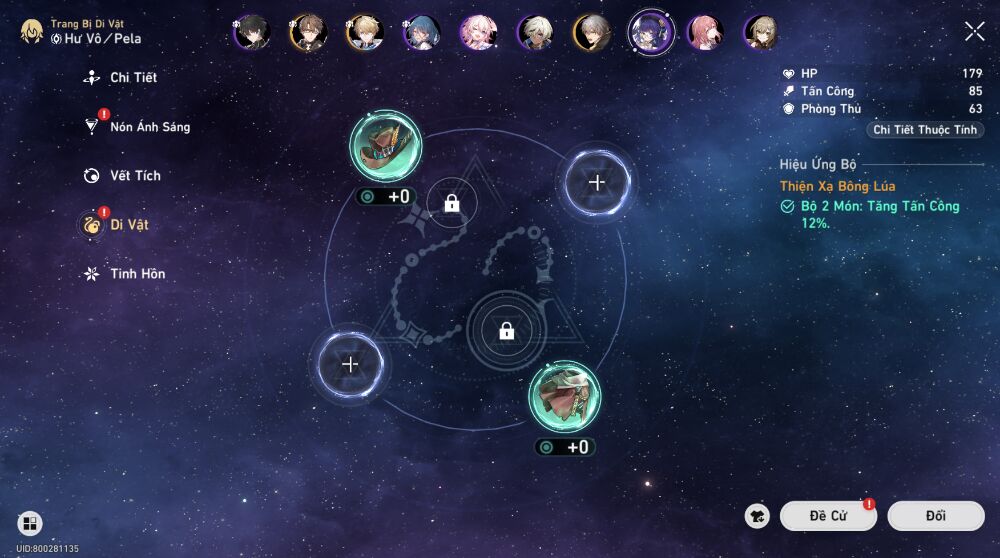Go to the Tinh Hồn tab
Image resolution: width=1000 pixels, height=558 pixels.
[136, 274]
